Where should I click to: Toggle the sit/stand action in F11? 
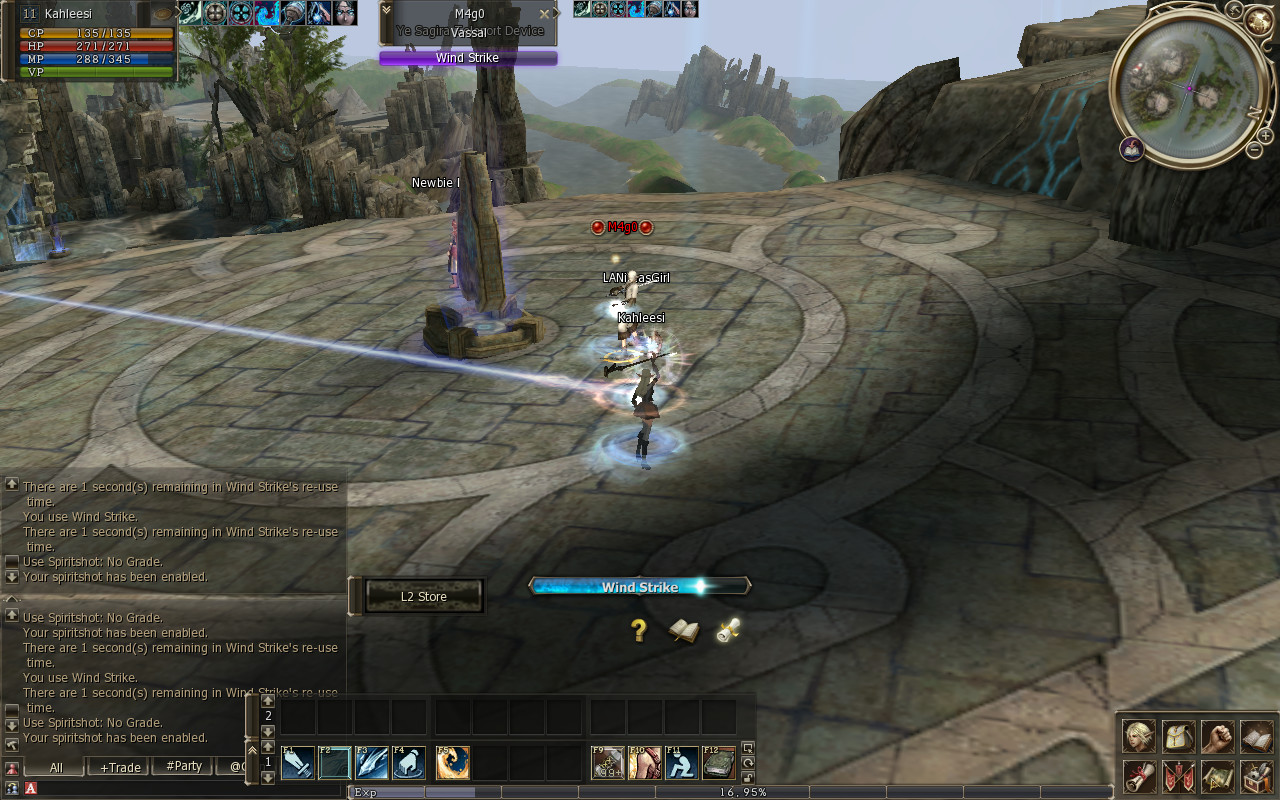(x=682, y=764)
